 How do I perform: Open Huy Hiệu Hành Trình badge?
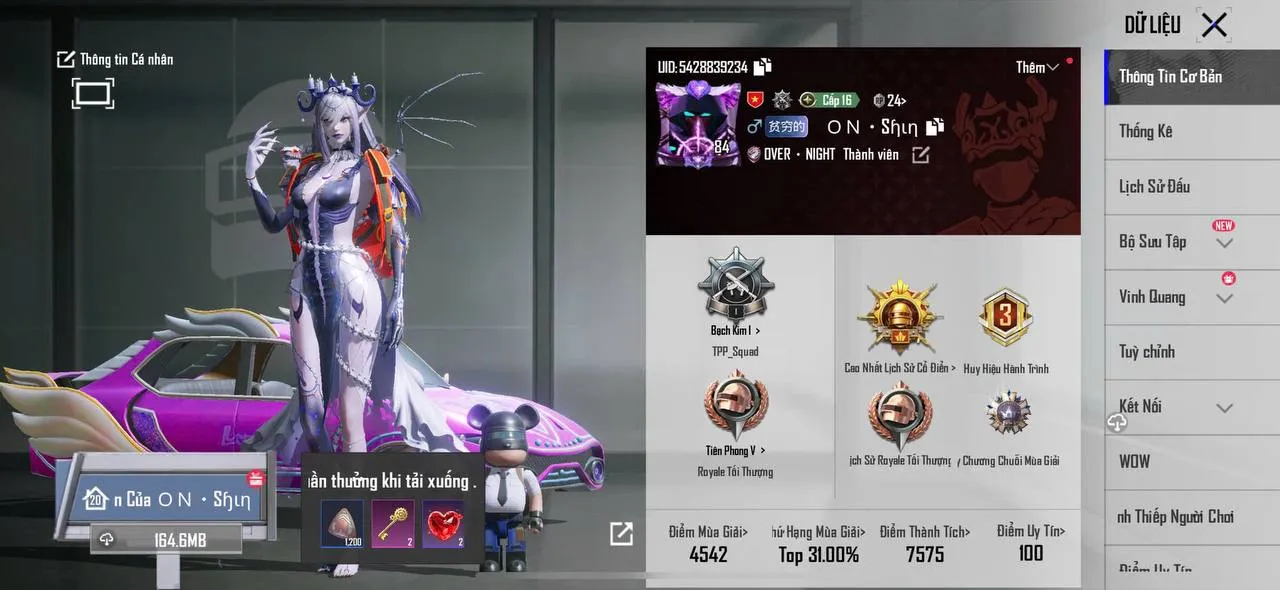click(x=1005, y=320)
